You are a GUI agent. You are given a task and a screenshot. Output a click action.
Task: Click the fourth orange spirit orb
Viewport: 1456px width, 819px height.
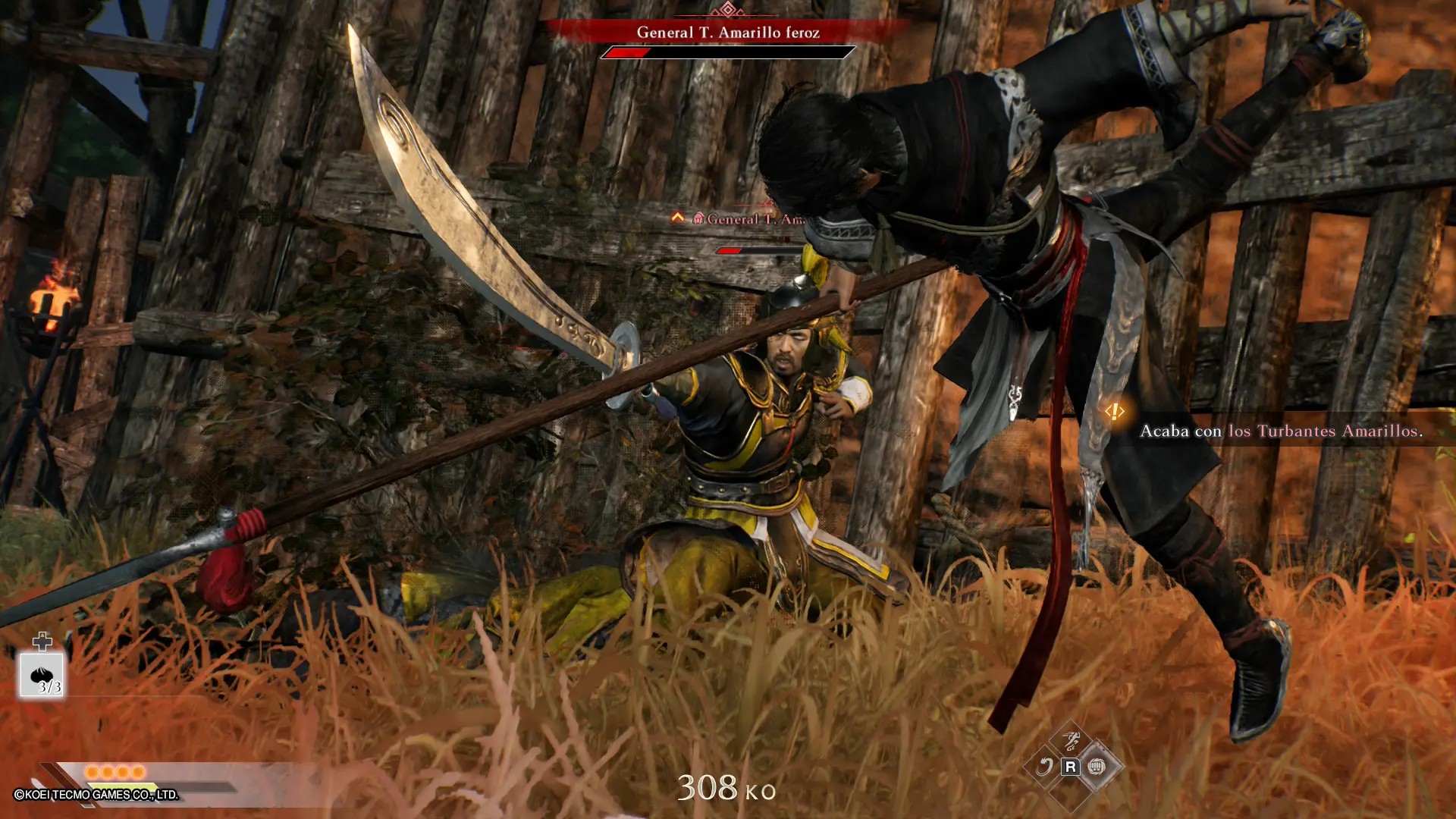[137, 771]
